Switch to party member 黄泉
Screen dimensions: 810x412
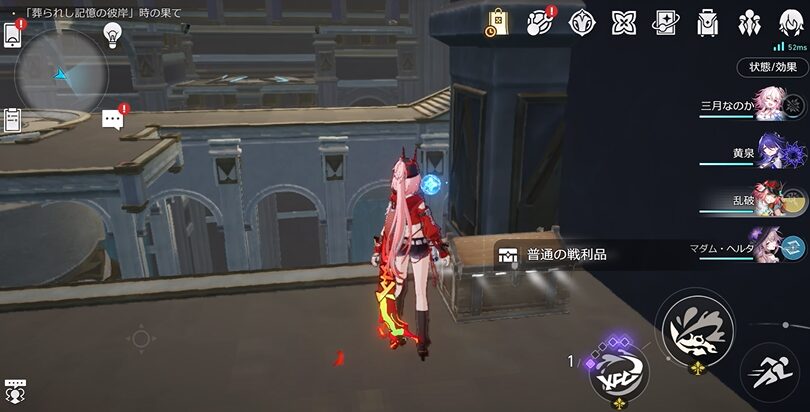(768, 155)
